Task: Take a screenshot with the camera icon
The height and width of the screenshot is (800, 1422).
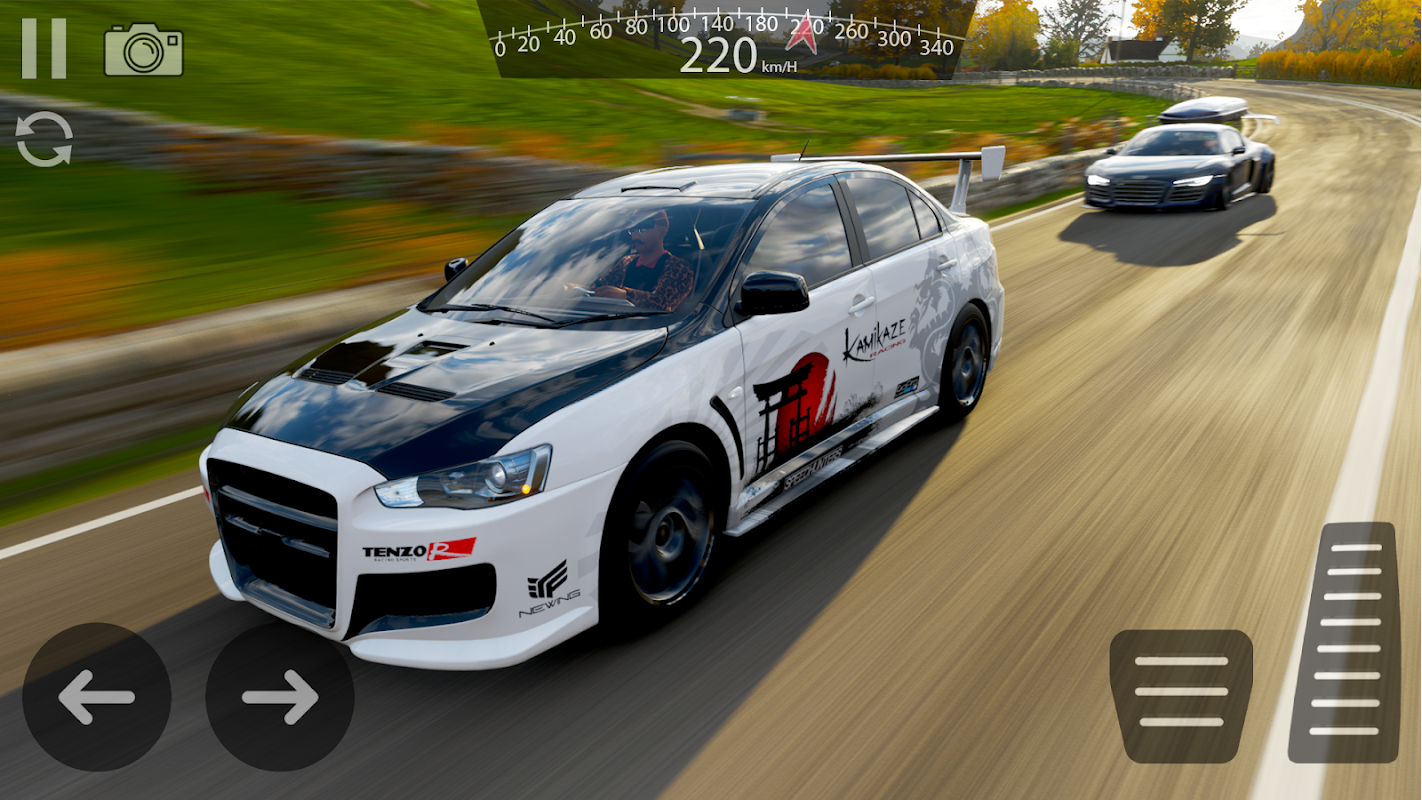Action: pos(143,50)
